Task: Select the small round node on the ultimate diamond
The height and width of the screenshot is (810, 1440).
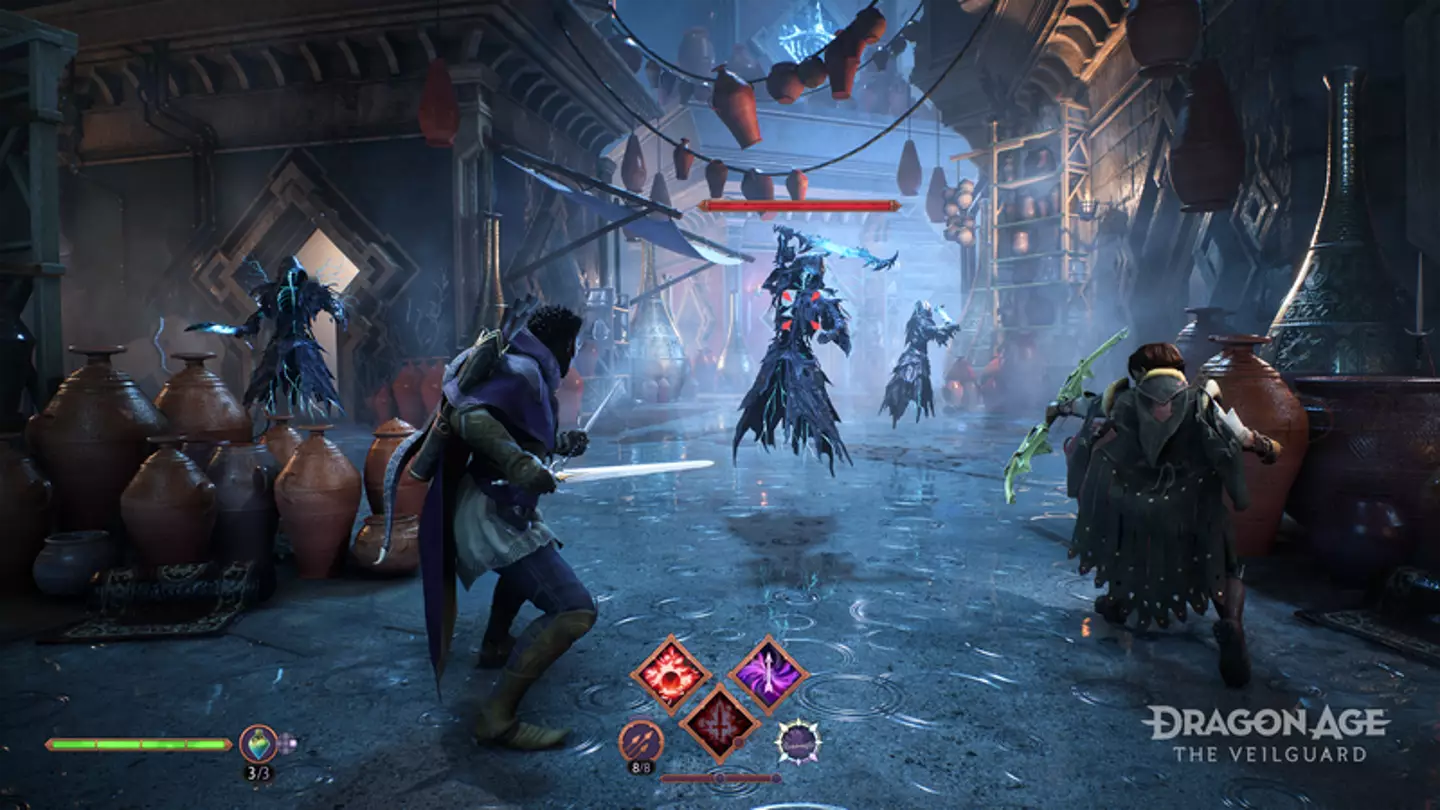Action: coord(739,741)
